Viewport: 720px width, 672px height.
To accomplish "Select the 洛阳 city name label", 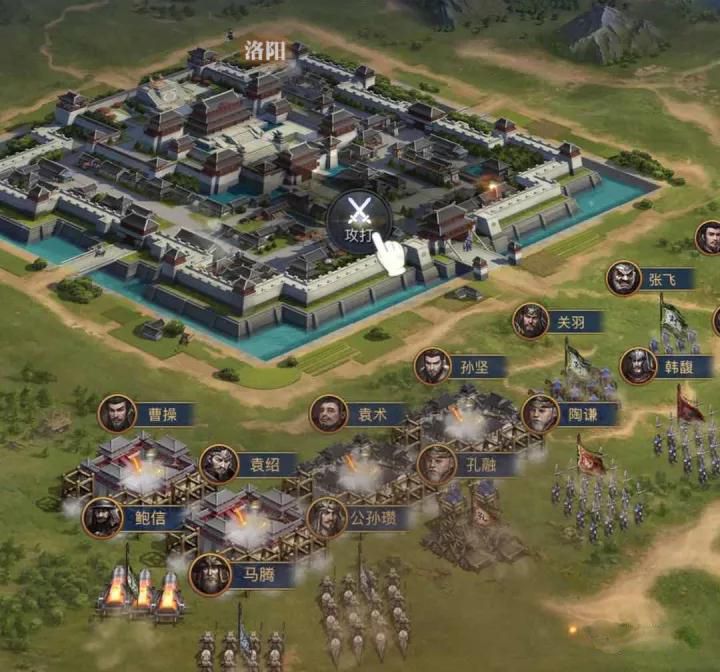I will click(265, 50).
